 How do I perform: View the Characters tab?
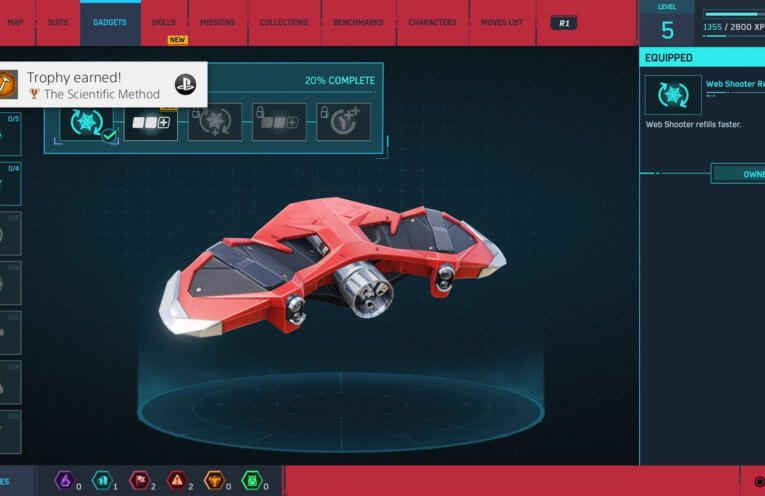point(433,22)
